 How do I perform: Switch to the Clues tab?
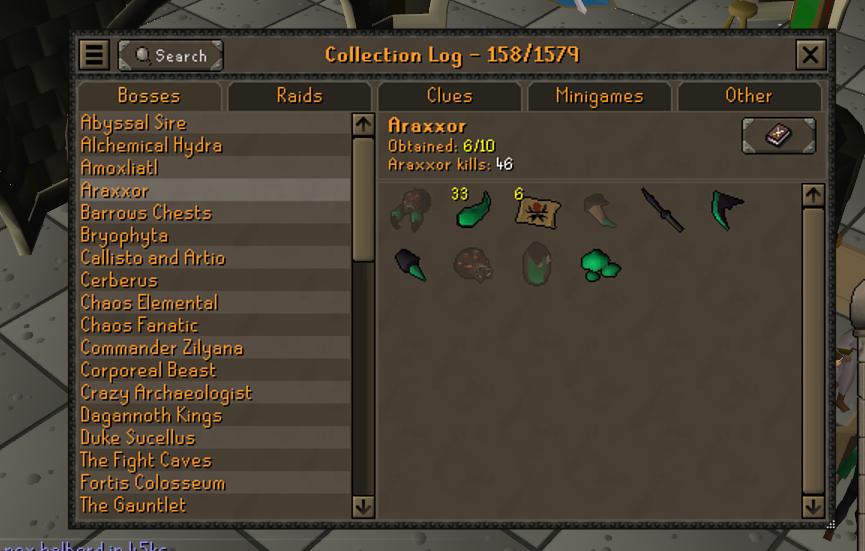449,96
